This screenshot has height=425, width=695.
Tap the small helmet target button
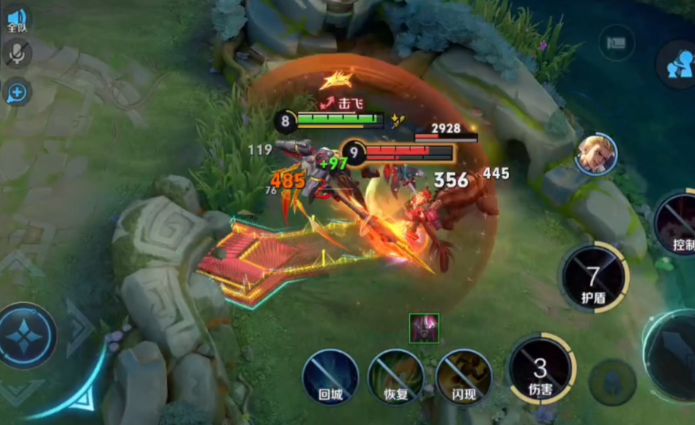pos(613,380)
